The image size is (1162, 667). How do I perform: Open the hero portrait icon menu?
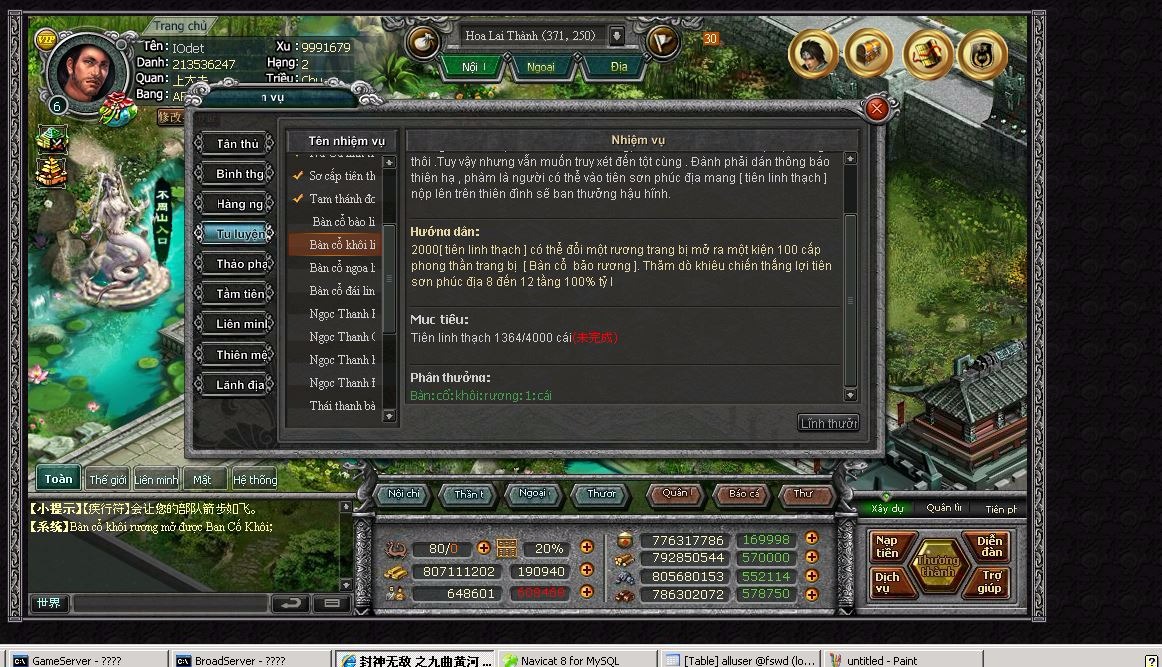[x=813, y=52]
